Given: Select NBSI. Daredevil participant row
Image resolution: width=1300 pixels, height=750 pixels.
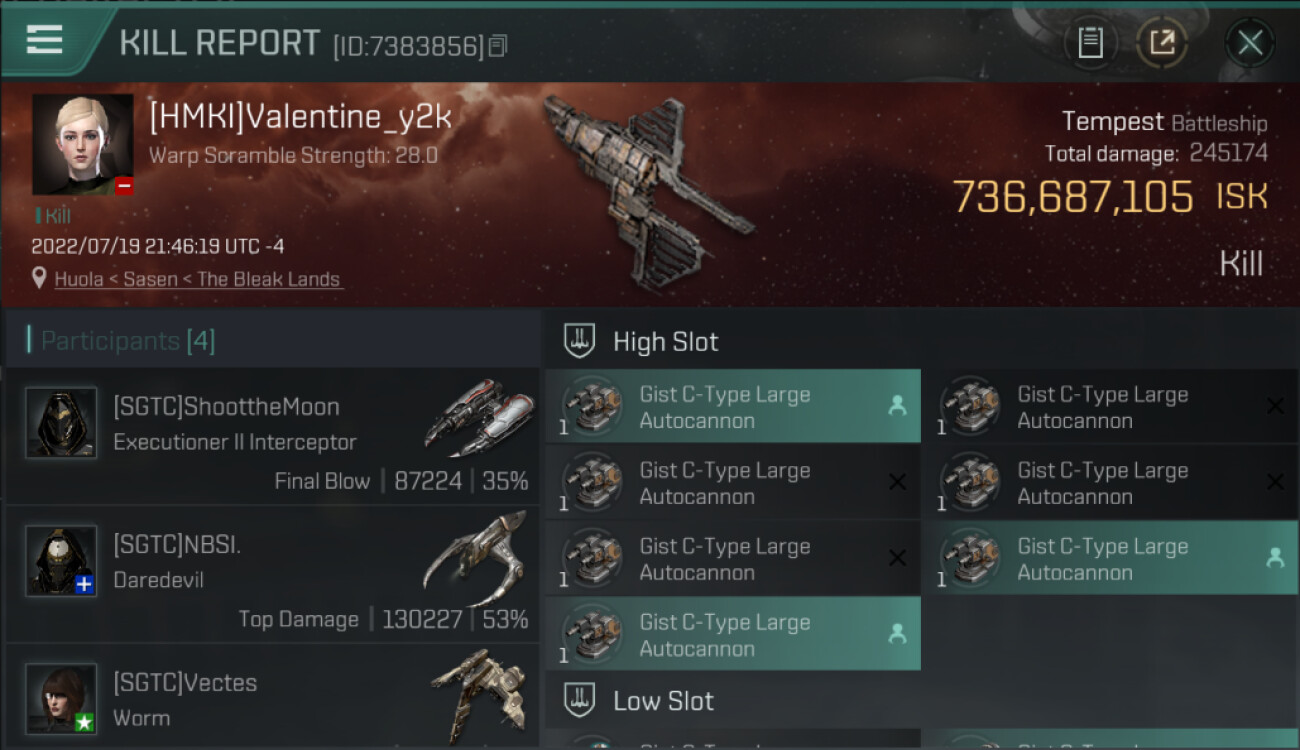Looking at the screenshot, I should 272,575.
